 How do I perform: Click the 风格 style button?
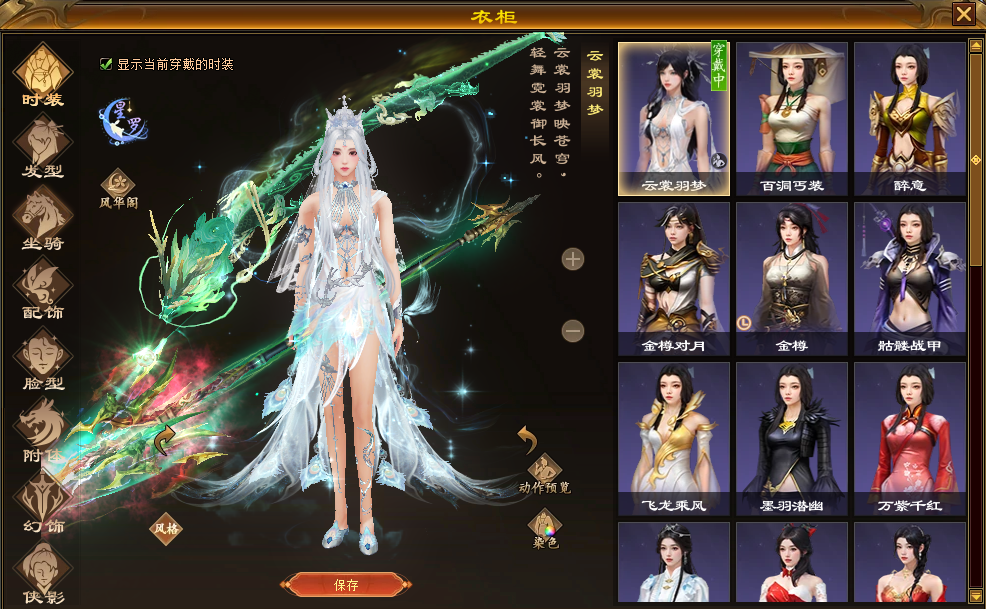click(x=166, y=525)
